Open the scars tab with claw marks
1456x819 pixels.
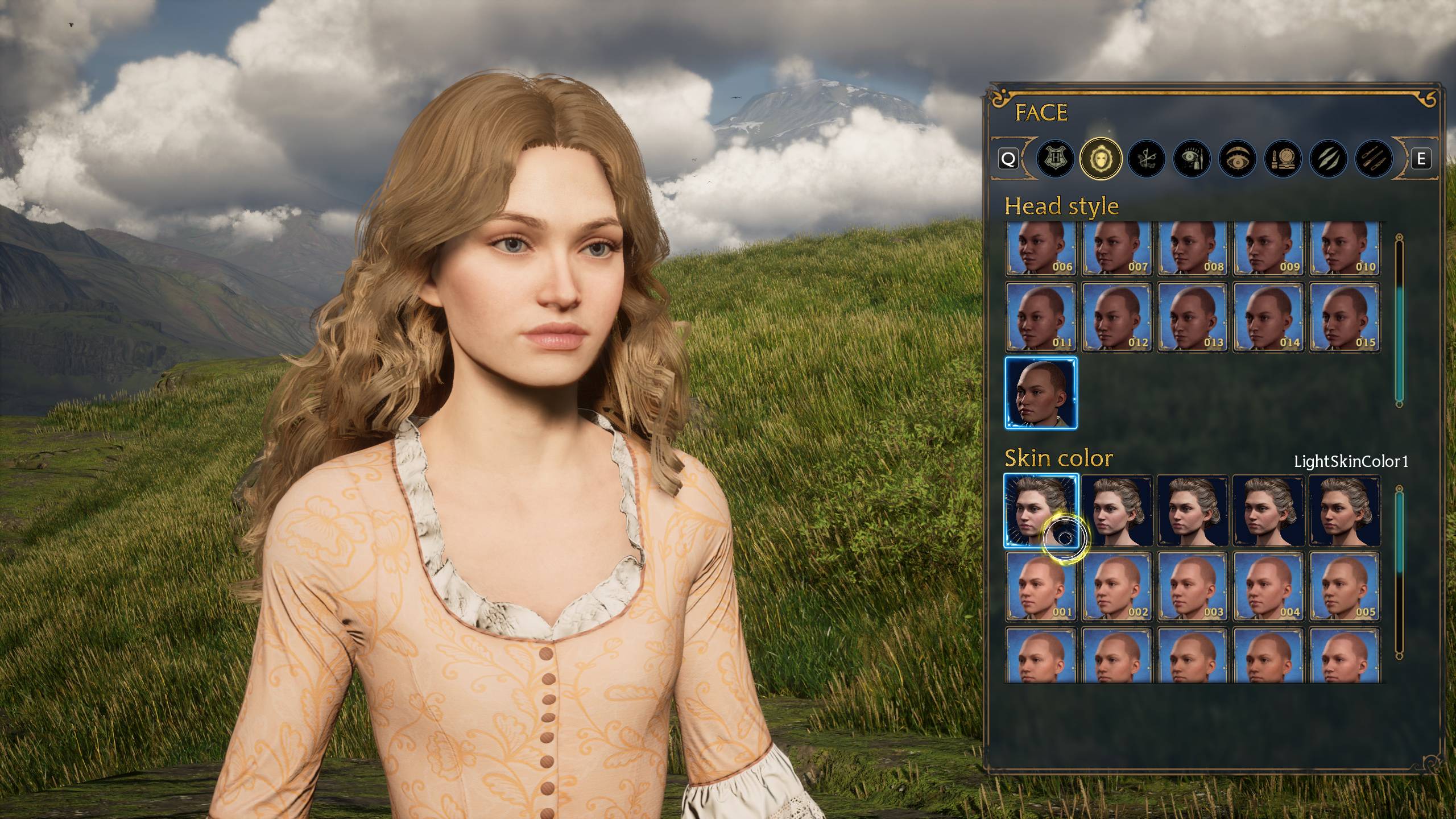coord(1328,159)
